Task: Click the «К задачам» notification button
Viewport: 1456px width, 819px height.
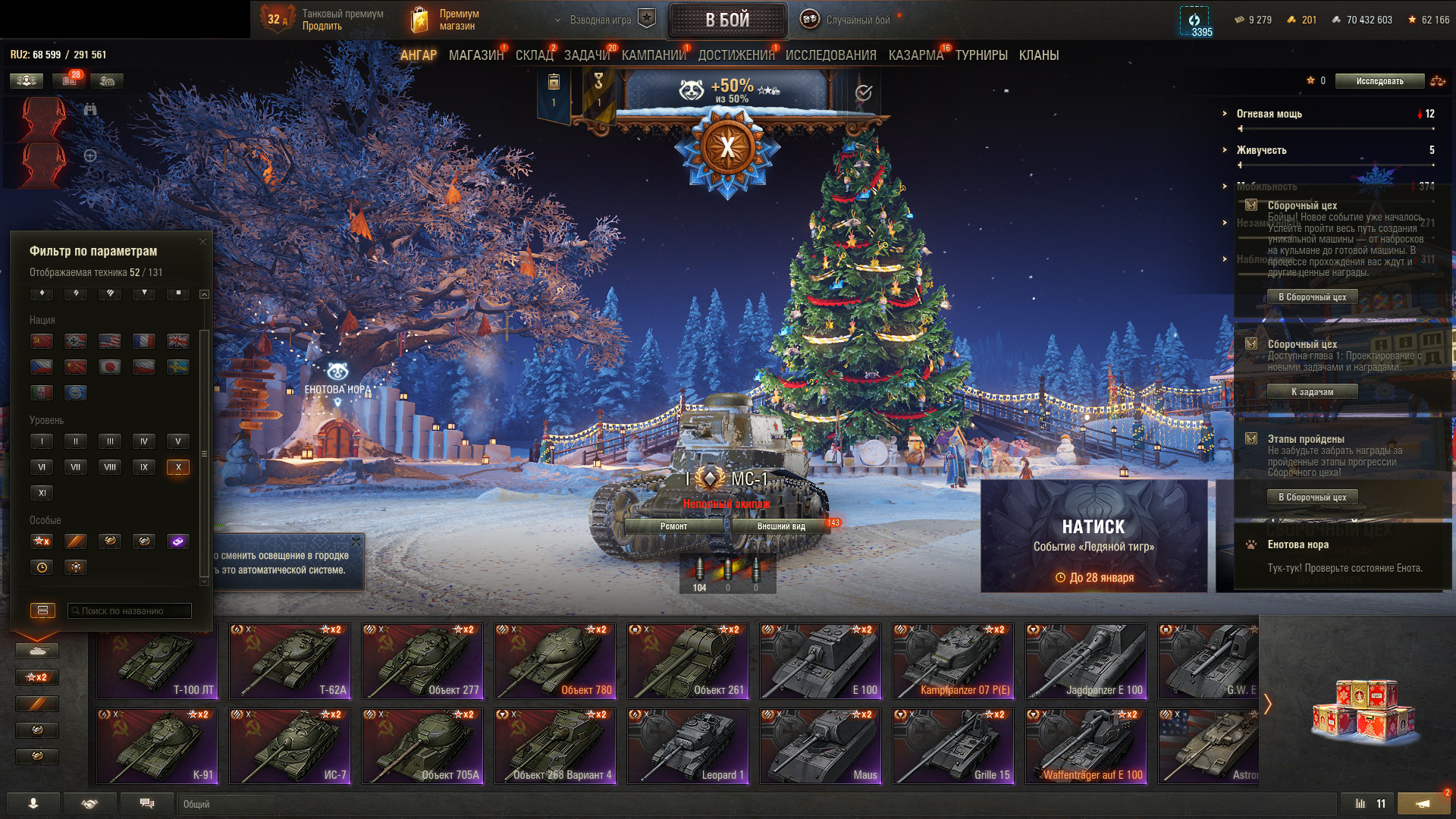Action: tap(1312, 392)
